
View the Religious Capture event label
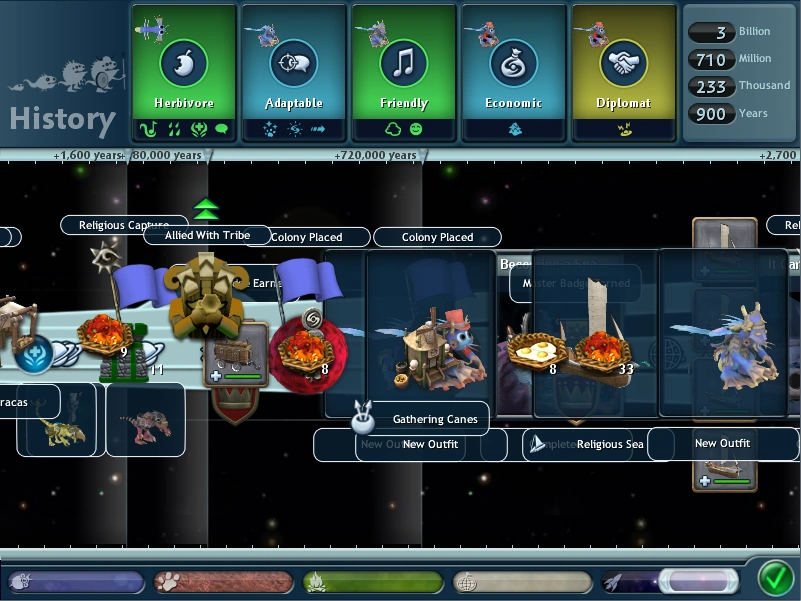pyautogui.click(x=123, y=225)
